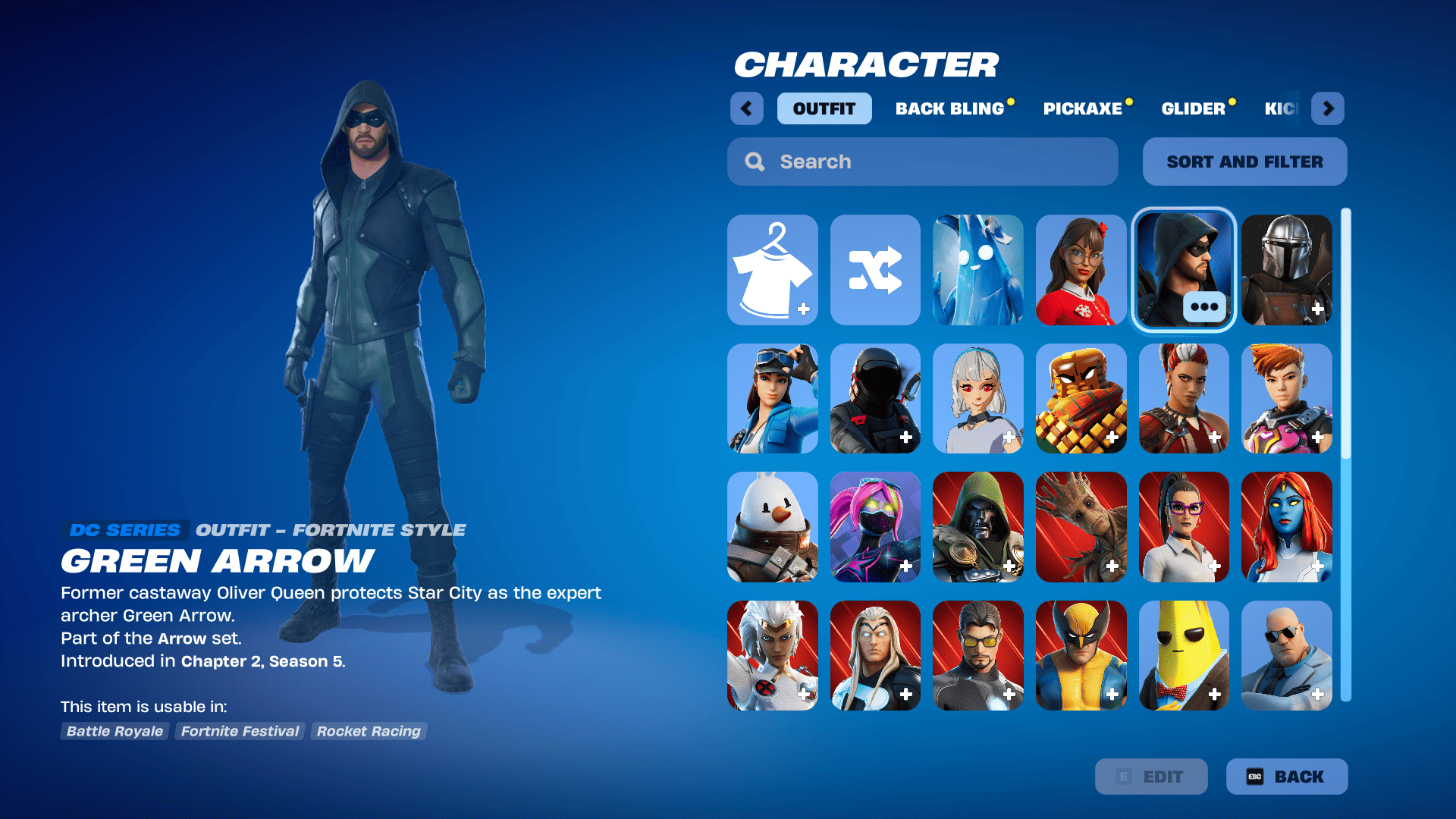This screenshot has width=1456, height=819.
Task: Select the Doctor Doom outfit
Action: [978, 526]
